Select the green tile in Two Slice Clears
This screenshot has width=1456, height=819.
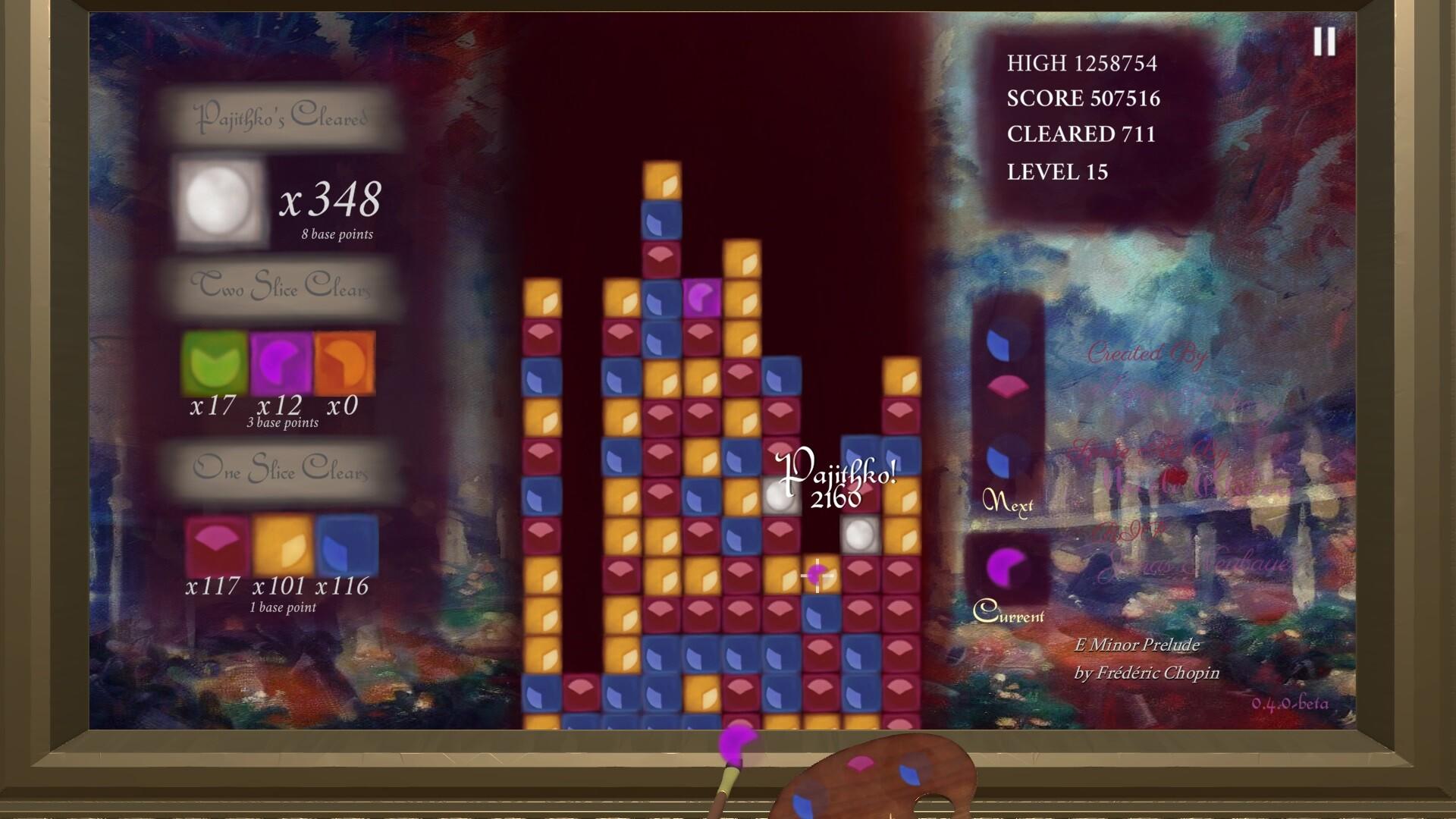[x=212, y=364]
